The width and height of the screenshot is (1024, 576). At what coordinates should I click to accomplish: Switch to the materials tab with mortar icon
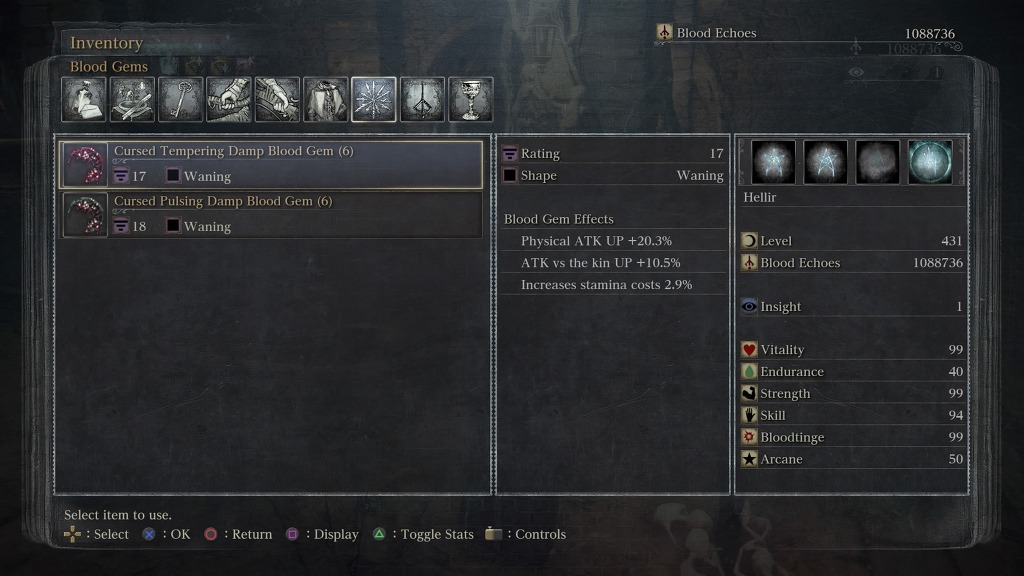coord(132,100)
